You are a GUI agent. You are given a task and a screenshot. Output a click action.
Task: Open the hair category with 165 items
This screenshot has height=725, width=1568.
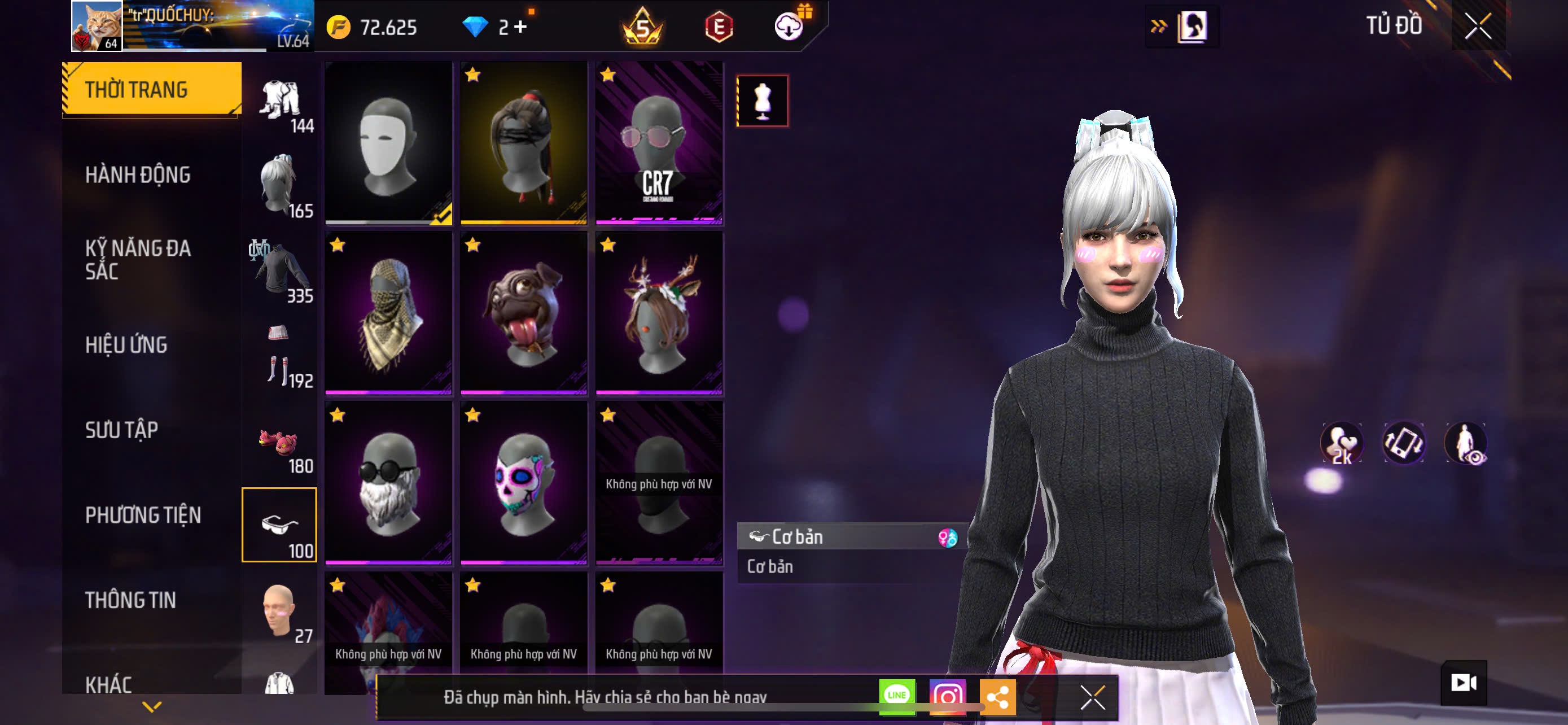click(x=280, y=186)
